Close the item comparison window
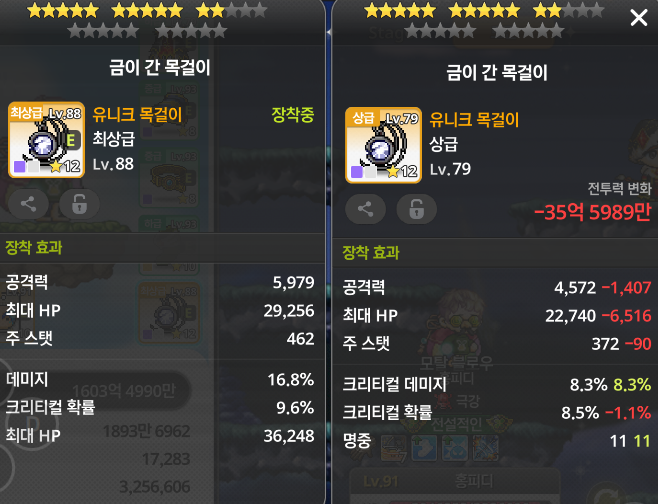The image size is (658, 504). click(x=638, y=18)
